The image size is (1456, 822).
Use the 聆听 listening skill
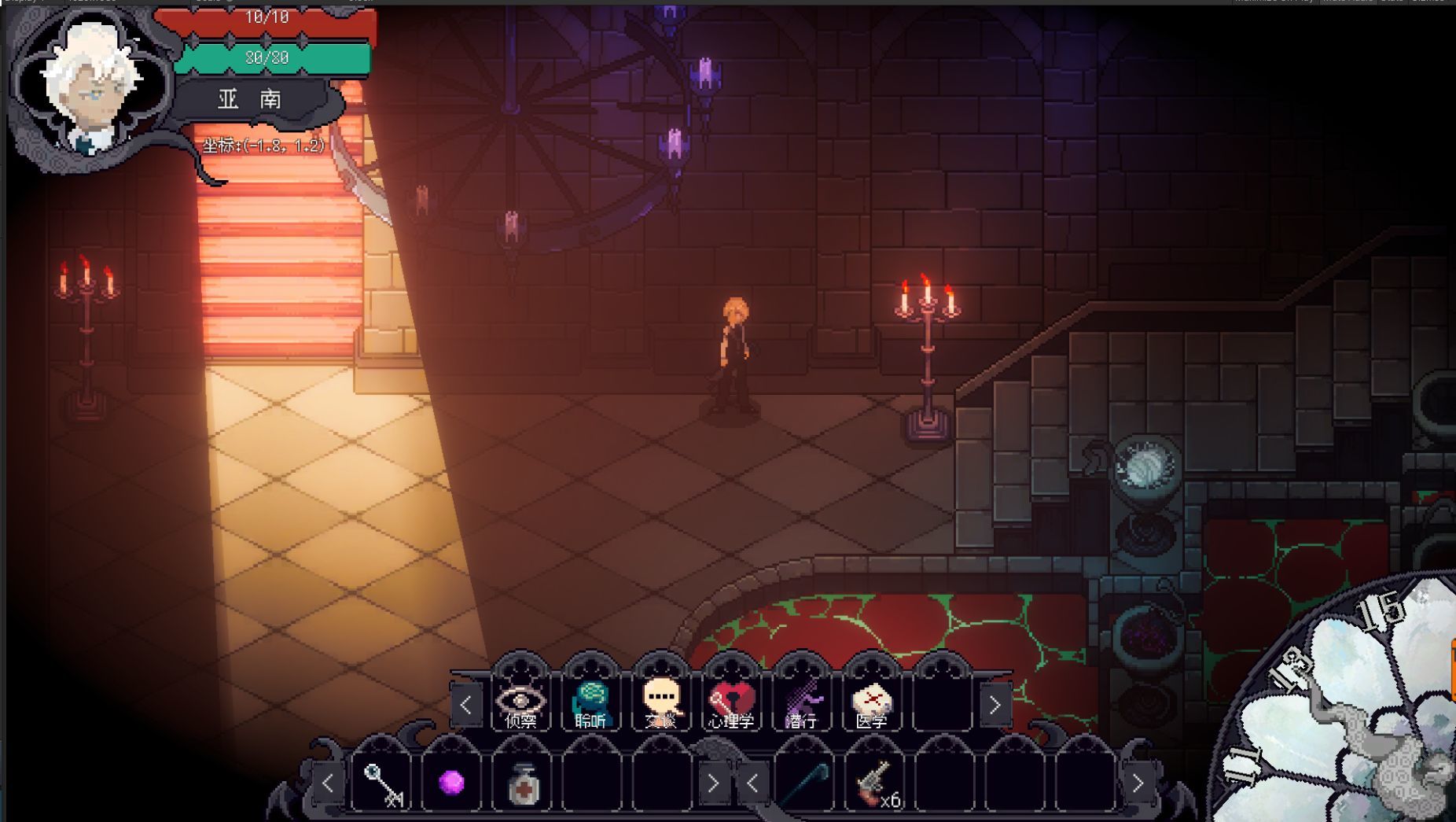tap(590, 702)
